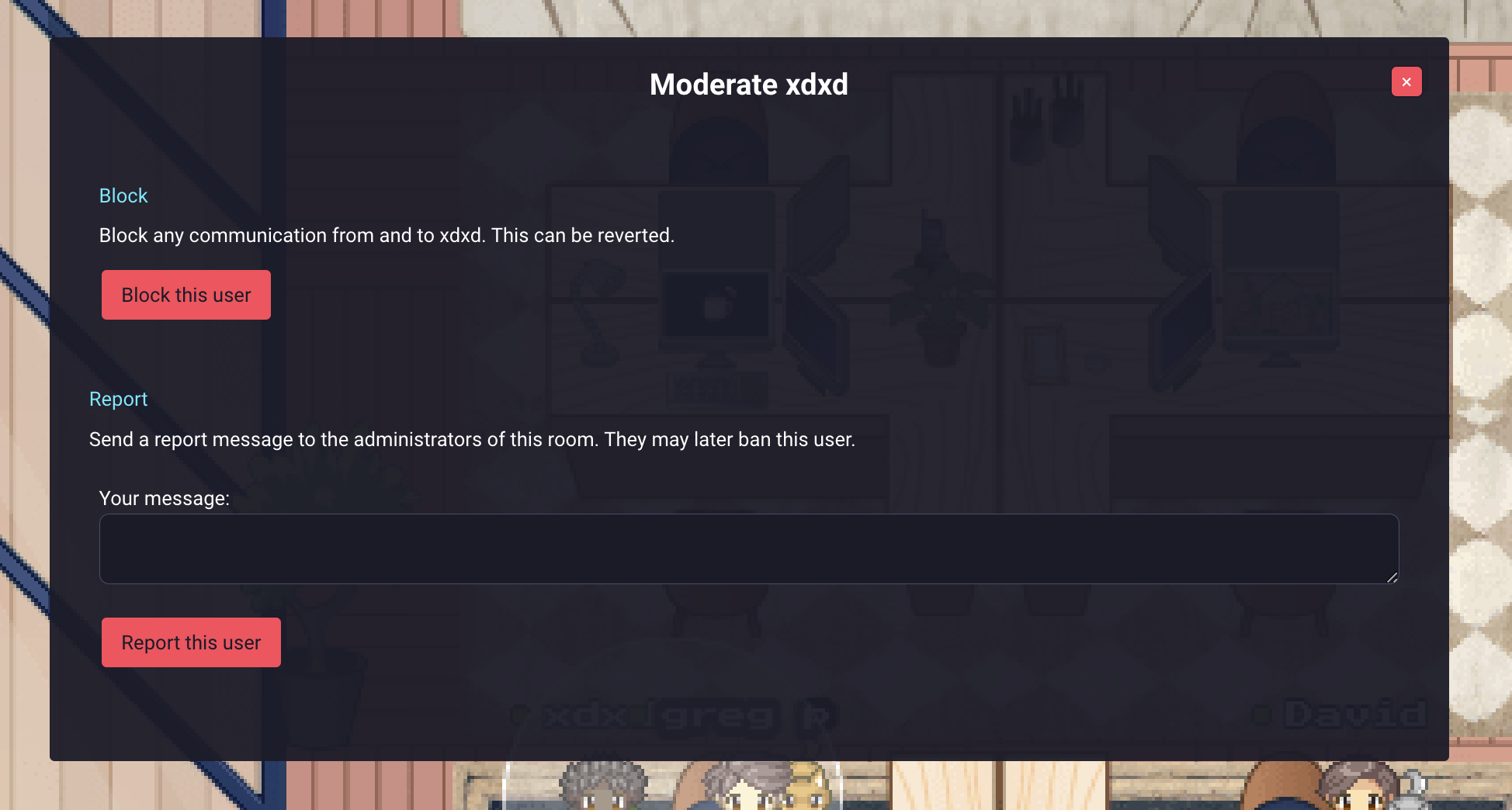Click the Your message label
Screen dimensions: 1512x810
(x=164, y=498)
